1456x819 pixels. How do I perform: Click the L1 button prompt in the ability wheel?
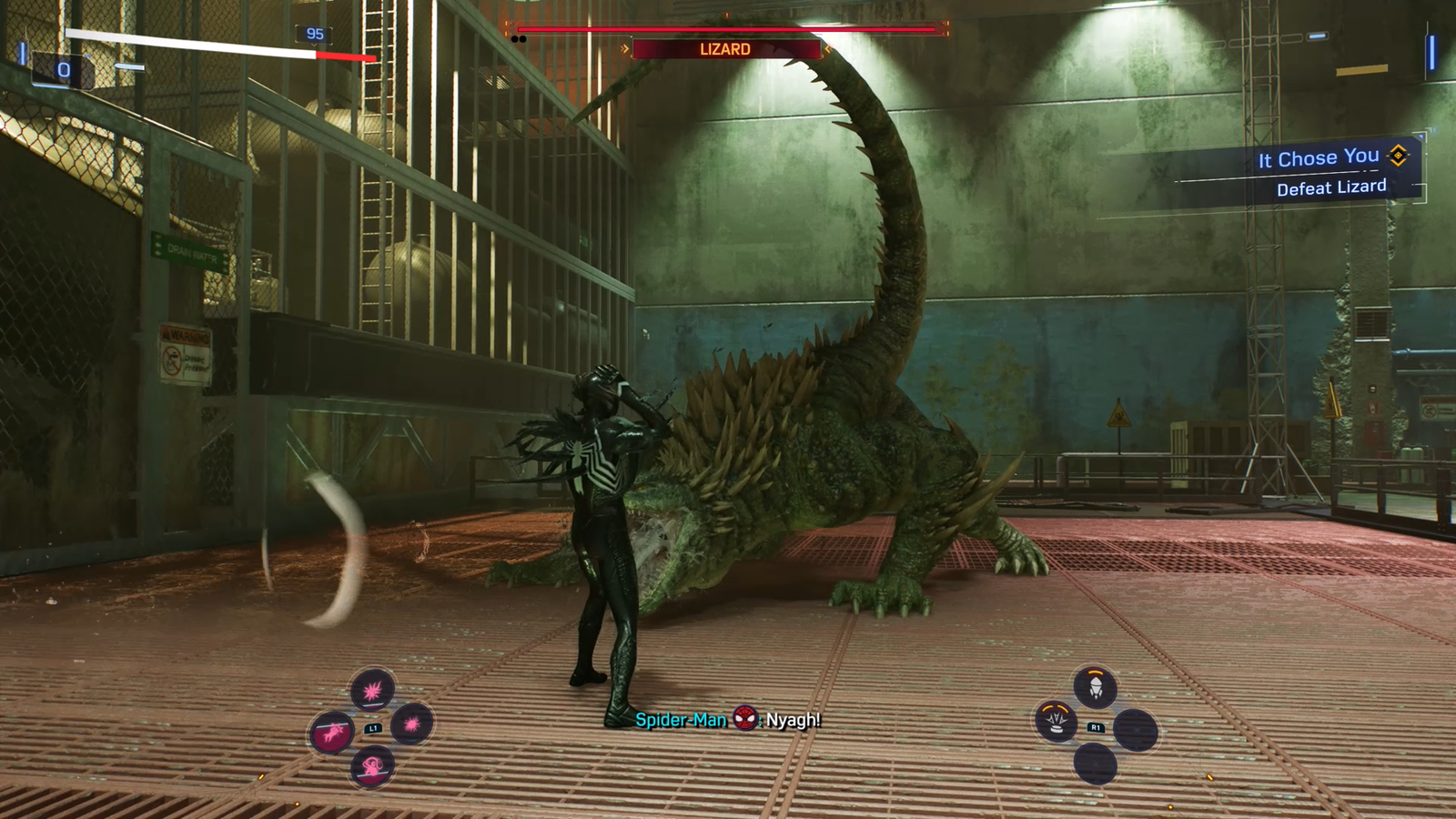(373, 729)
